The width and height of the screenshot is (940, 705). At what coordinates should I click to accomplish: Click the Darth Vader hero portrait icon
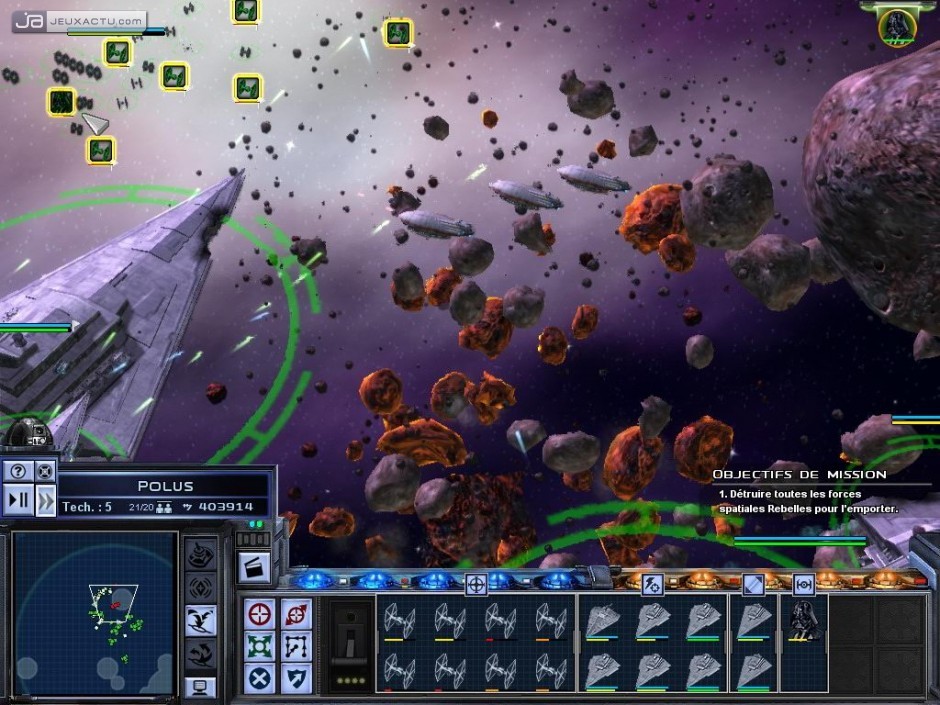point(897,27)
